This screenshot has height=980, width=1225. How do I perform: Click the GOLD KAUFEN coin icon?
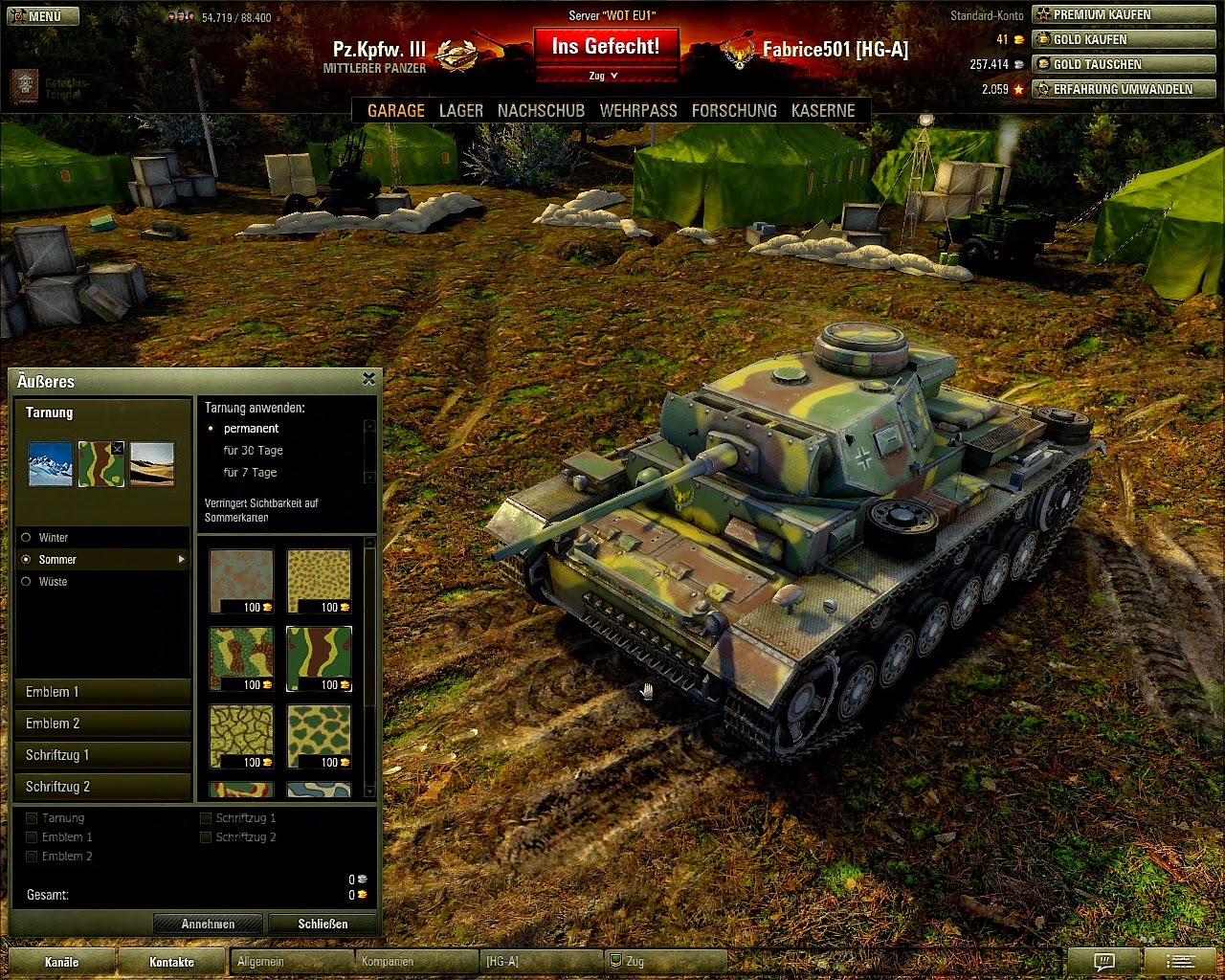click(1041, 39)
